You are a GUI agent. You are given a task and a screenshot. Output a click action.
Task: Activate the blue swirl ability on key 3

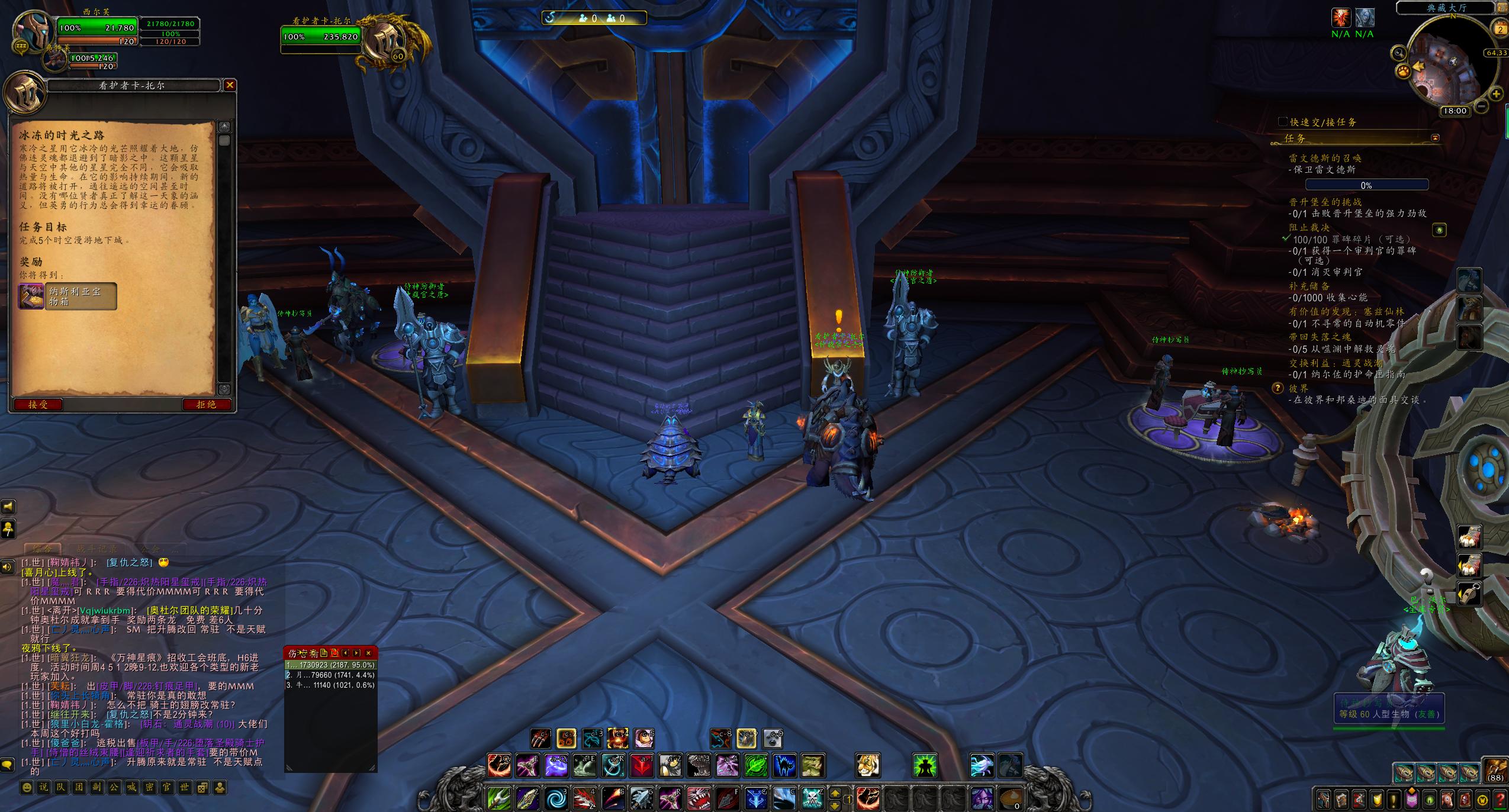[556, 799]
